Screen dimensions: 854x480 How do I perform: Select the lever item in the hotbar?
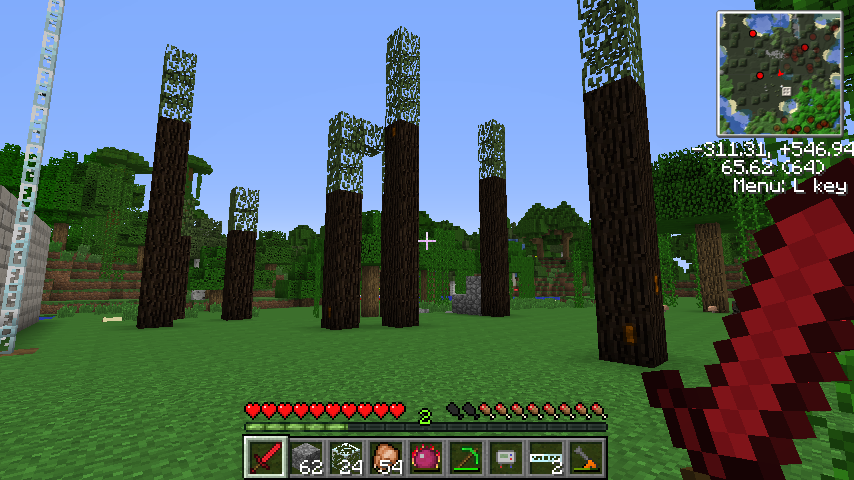pos(585,458)
